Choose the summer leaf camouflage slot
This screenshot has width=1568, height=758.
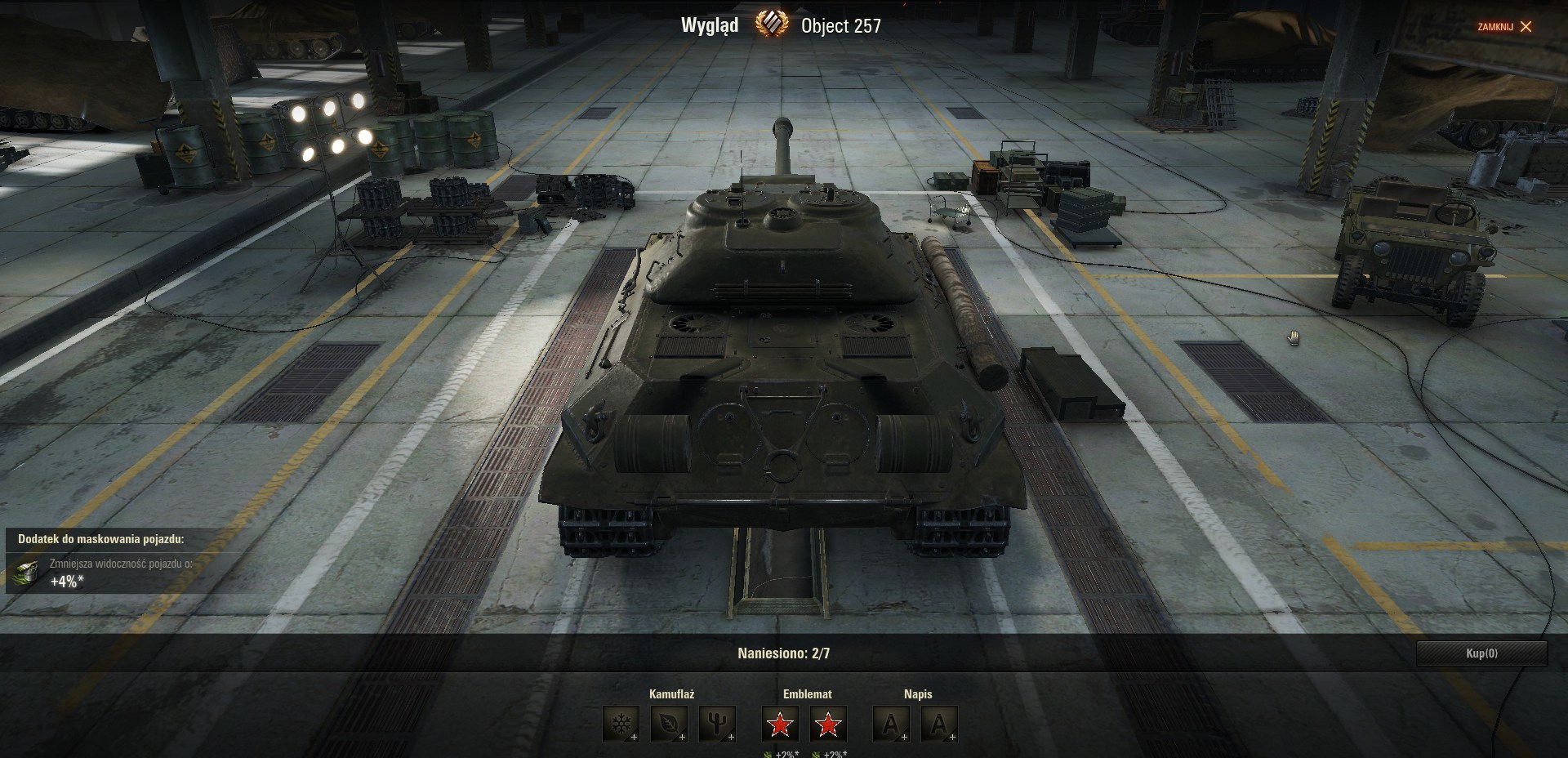click(x=669, y=725)
